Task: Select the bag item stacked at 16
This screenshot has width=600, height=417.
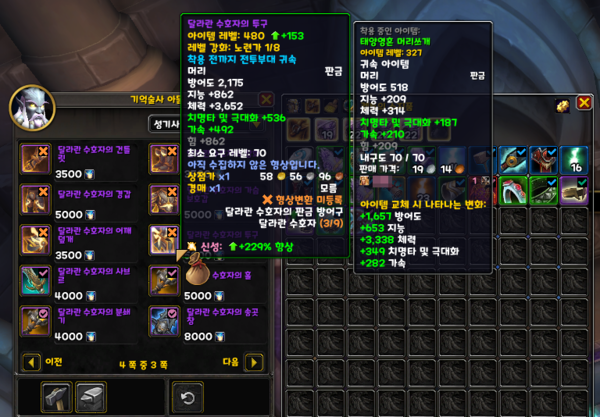Action: pos(576,158)
